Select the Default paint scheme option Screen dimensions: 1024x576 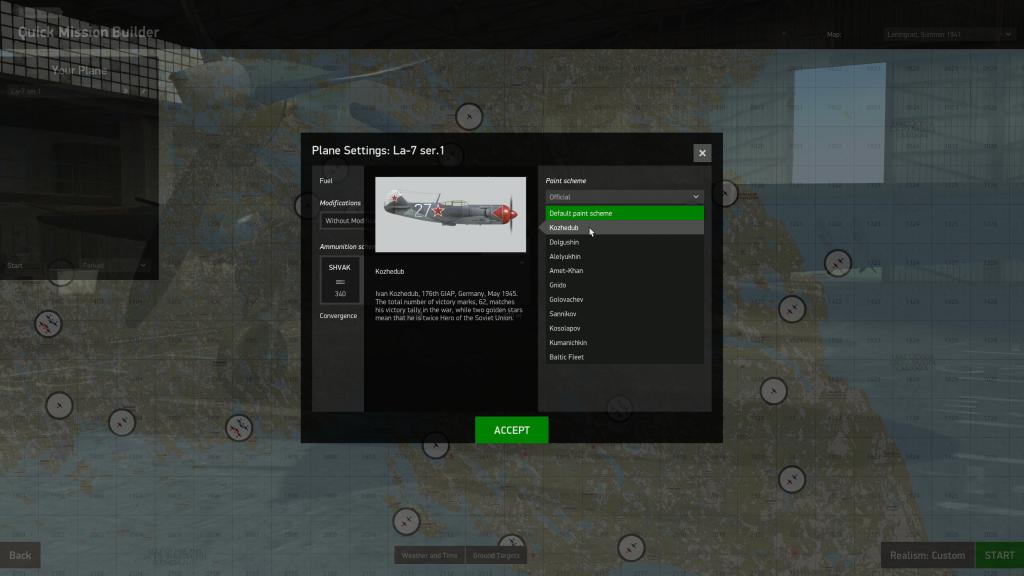[624, 213]
